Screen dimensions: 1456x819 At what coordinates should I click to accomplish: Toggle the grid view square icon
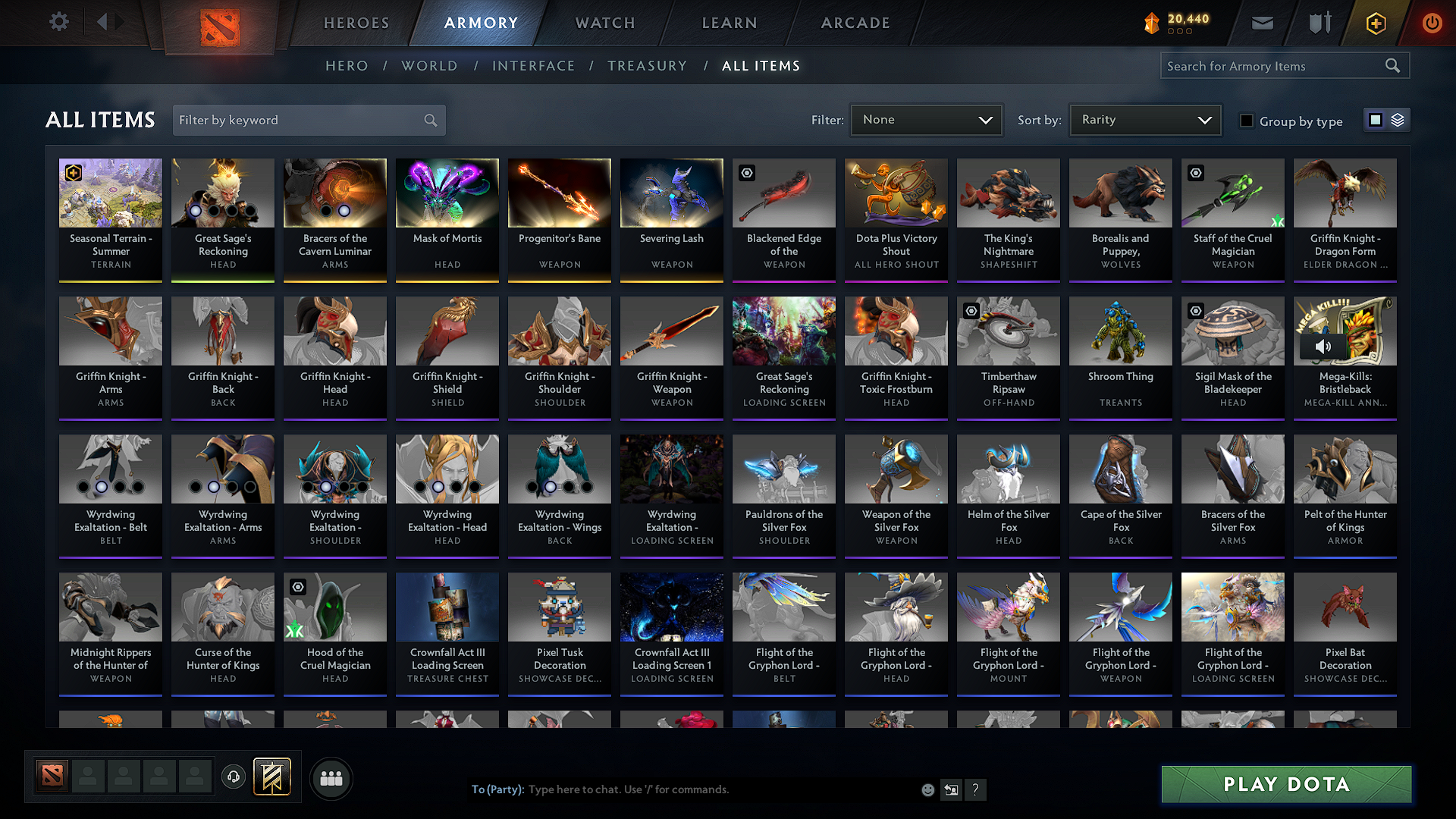pos(1375,119)
